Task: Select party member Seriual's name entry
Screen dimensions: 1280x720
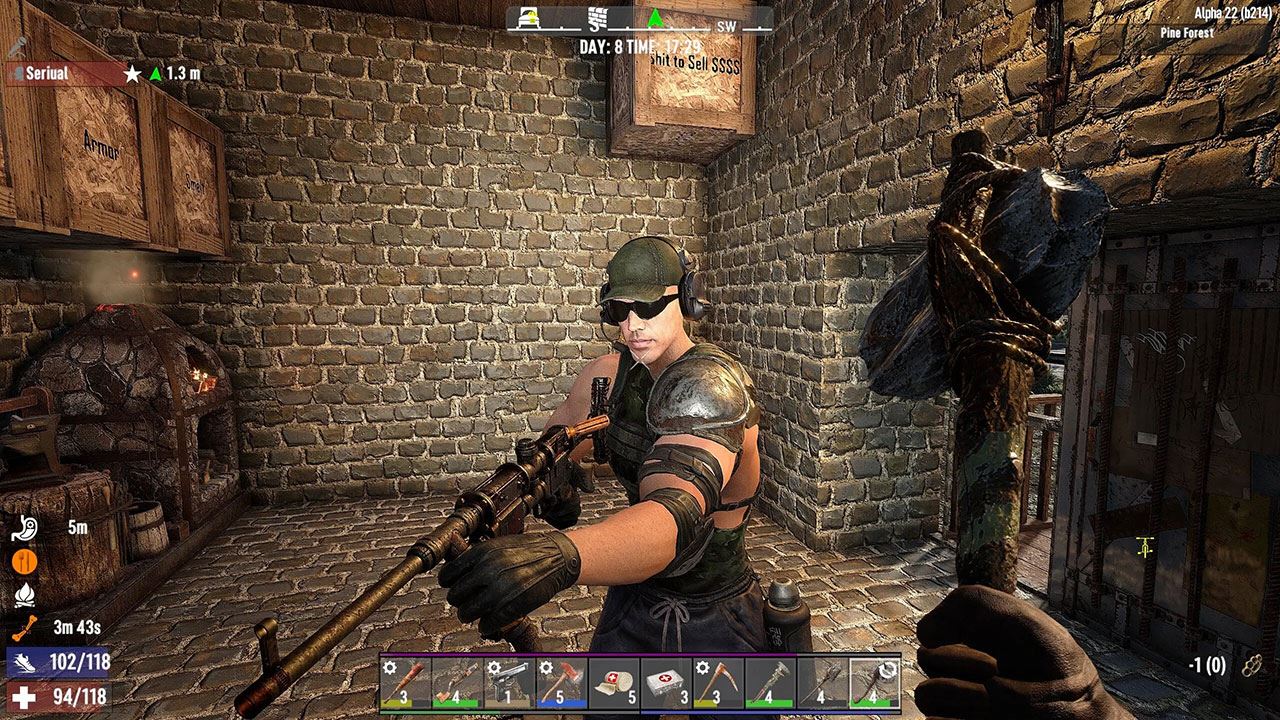Action: [x=47, y=73]
